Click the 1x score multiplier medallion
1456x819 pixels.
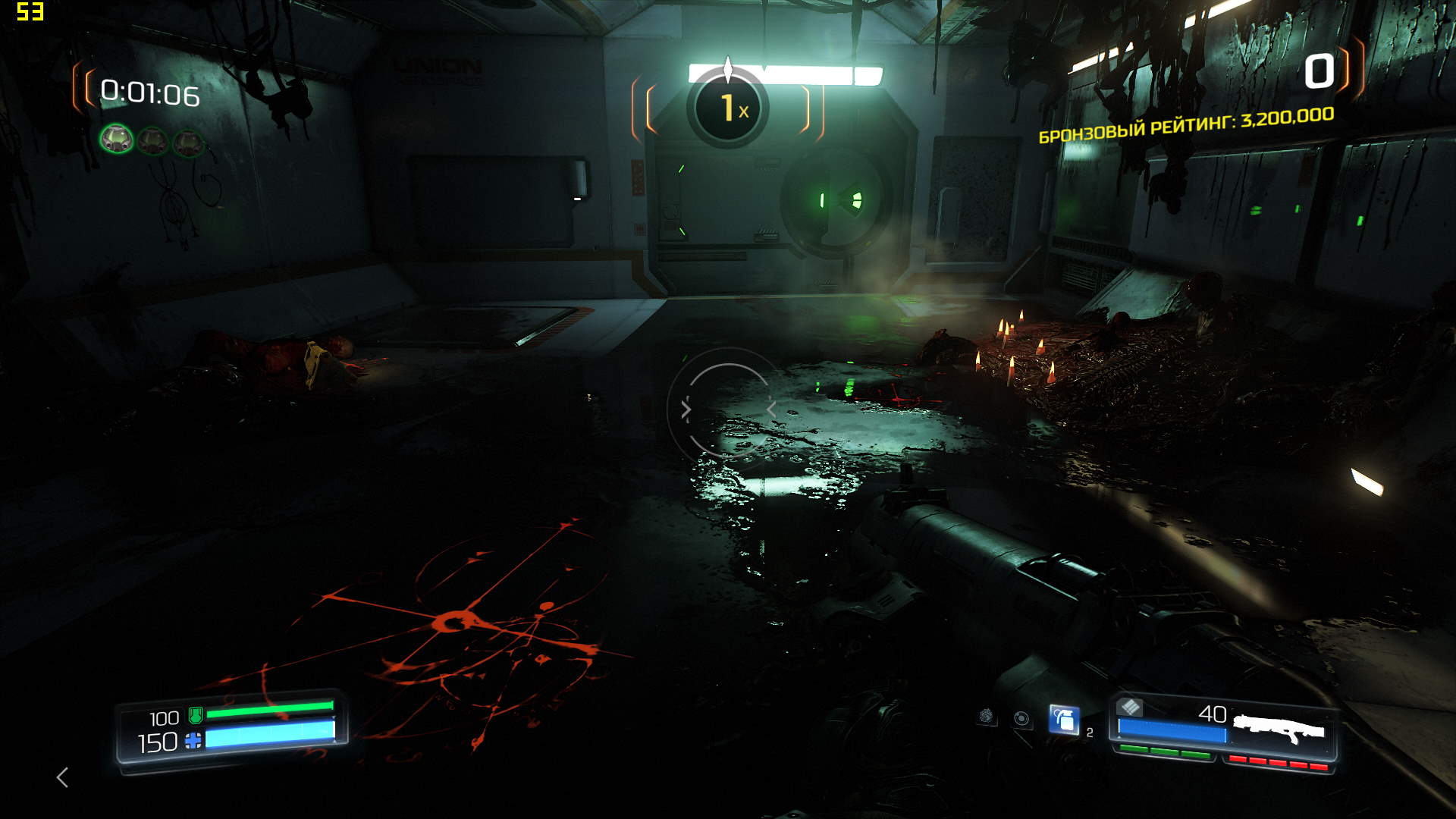coord(728,108)
